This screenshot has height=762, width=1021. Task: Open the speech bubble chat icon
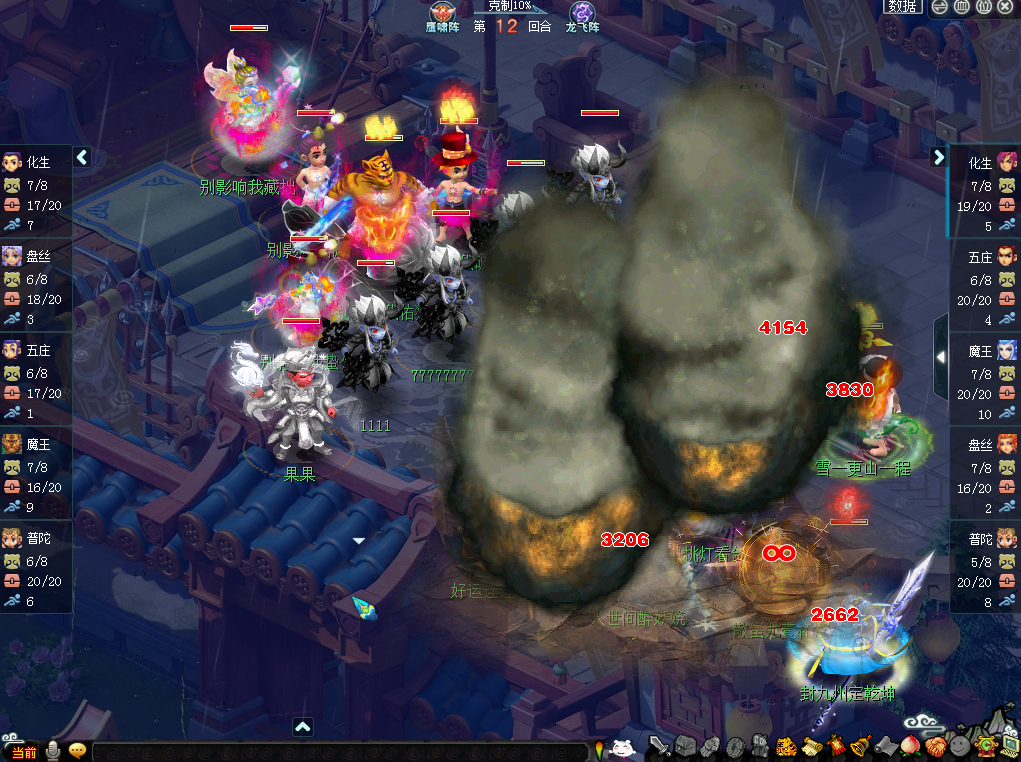point(77,750)
